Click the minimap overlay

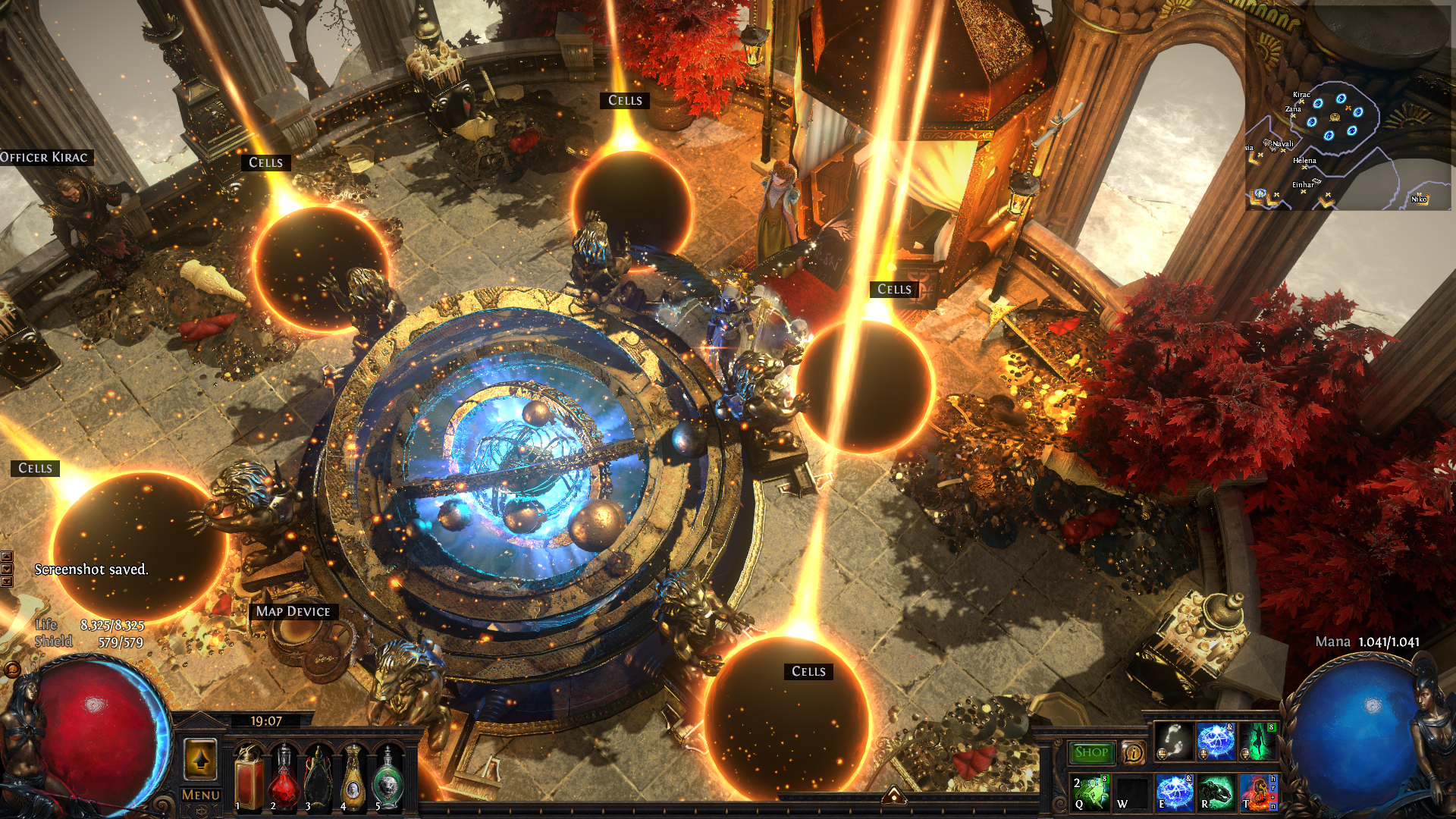click(x=1350, y=144)
